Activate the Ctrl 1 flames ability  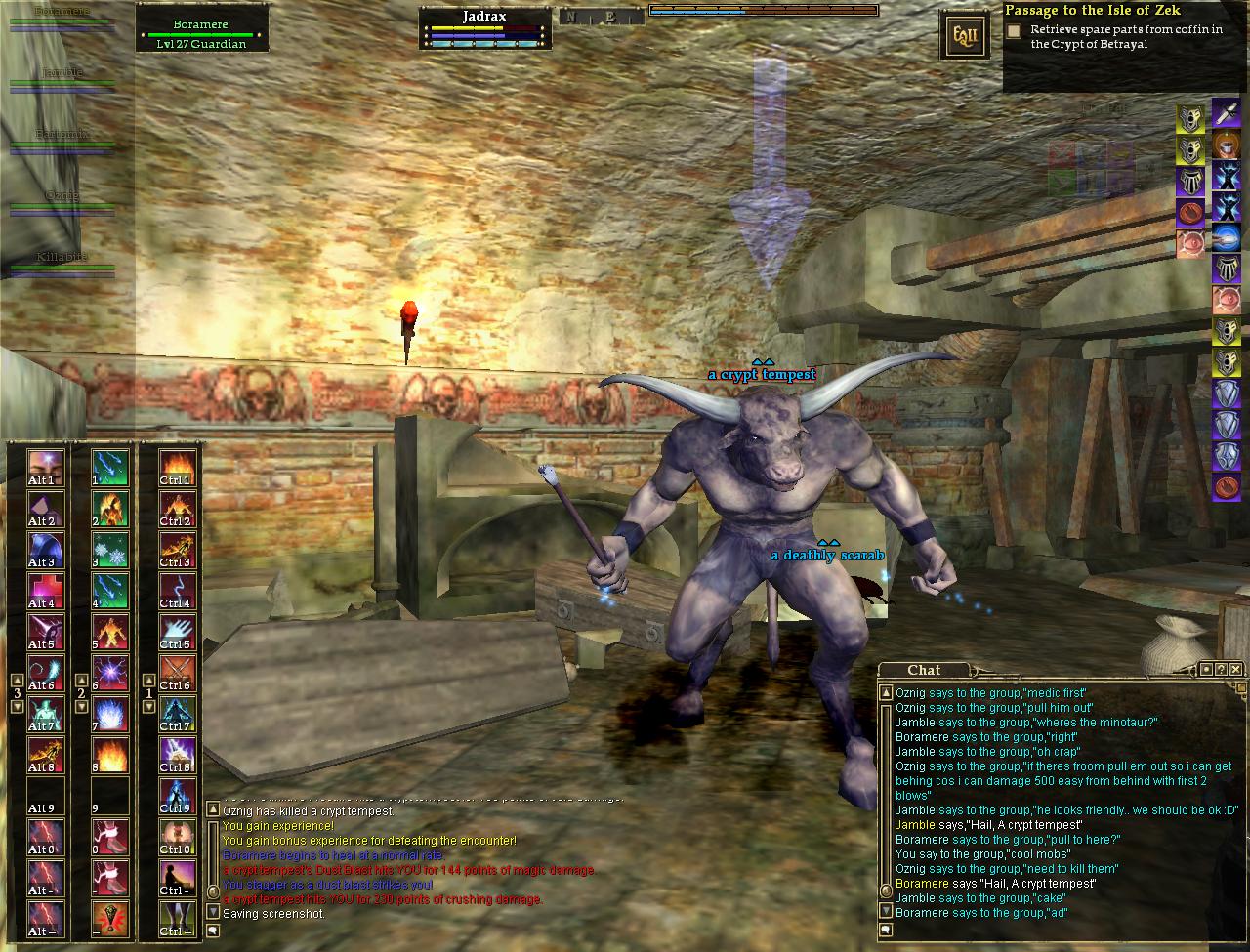pos(177,465)
